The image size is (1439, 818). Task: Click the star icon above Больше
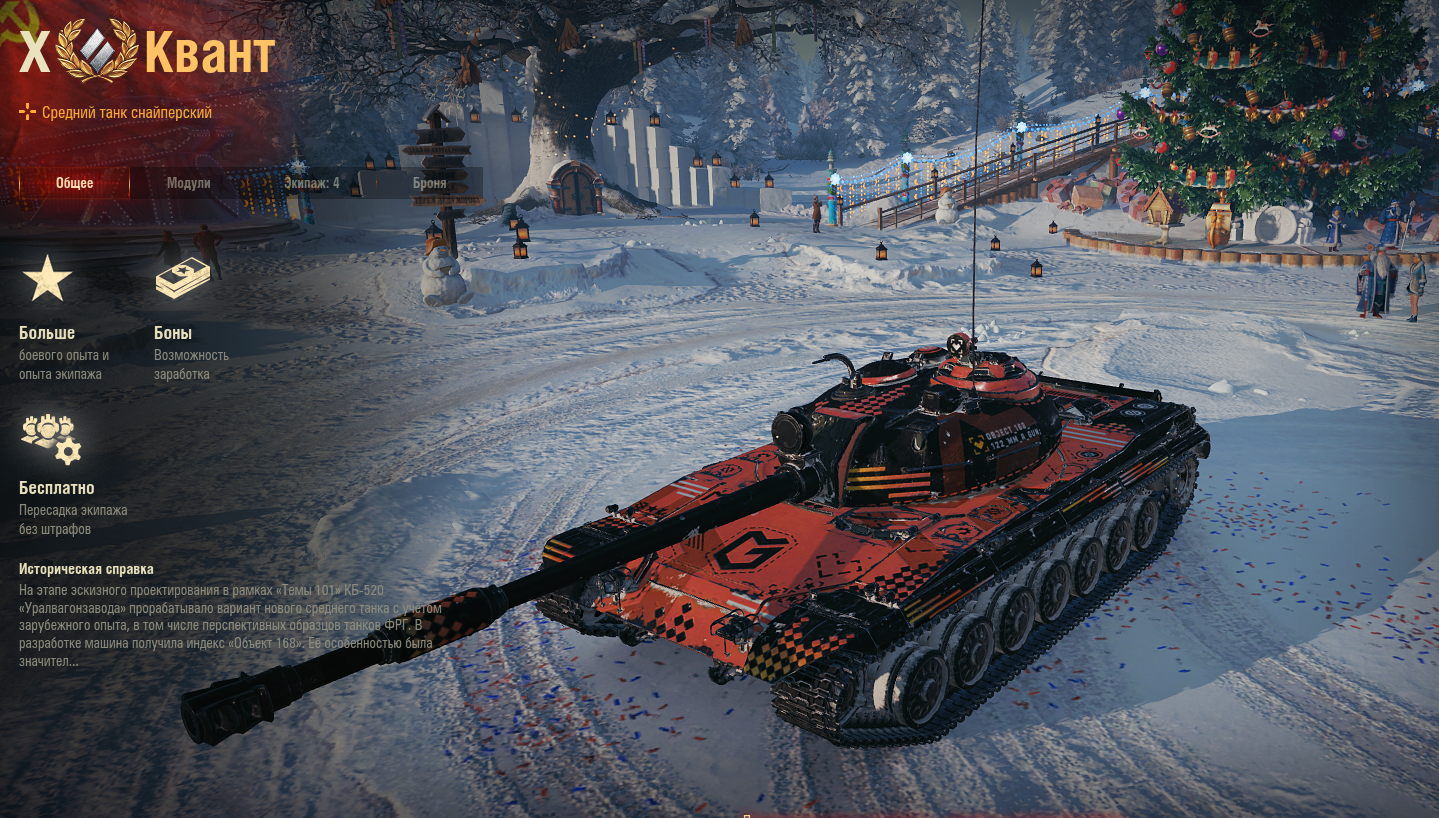coord(47,279)
